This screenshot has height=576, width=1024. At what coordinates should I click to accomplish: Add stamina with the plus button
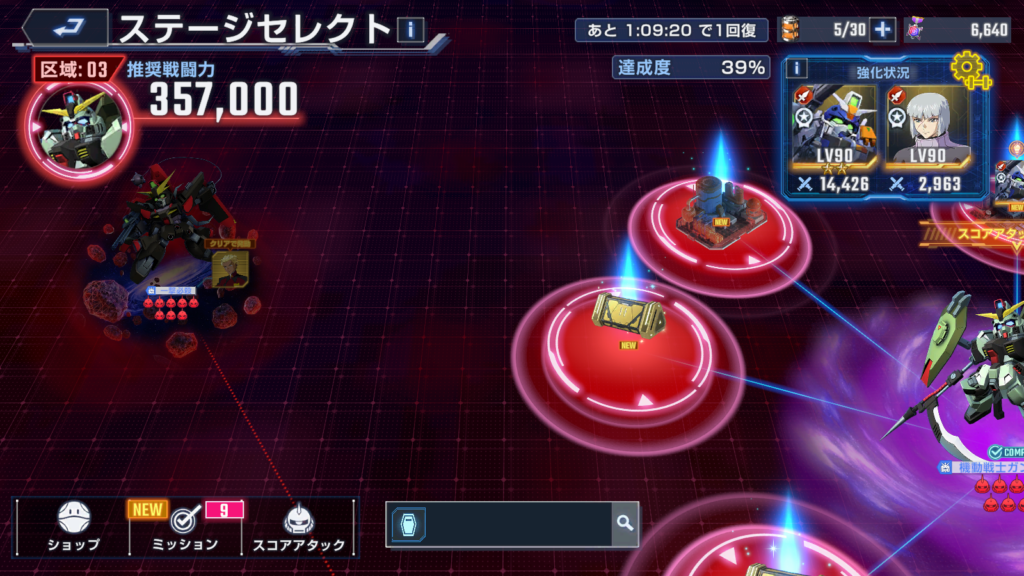(882, 30)
